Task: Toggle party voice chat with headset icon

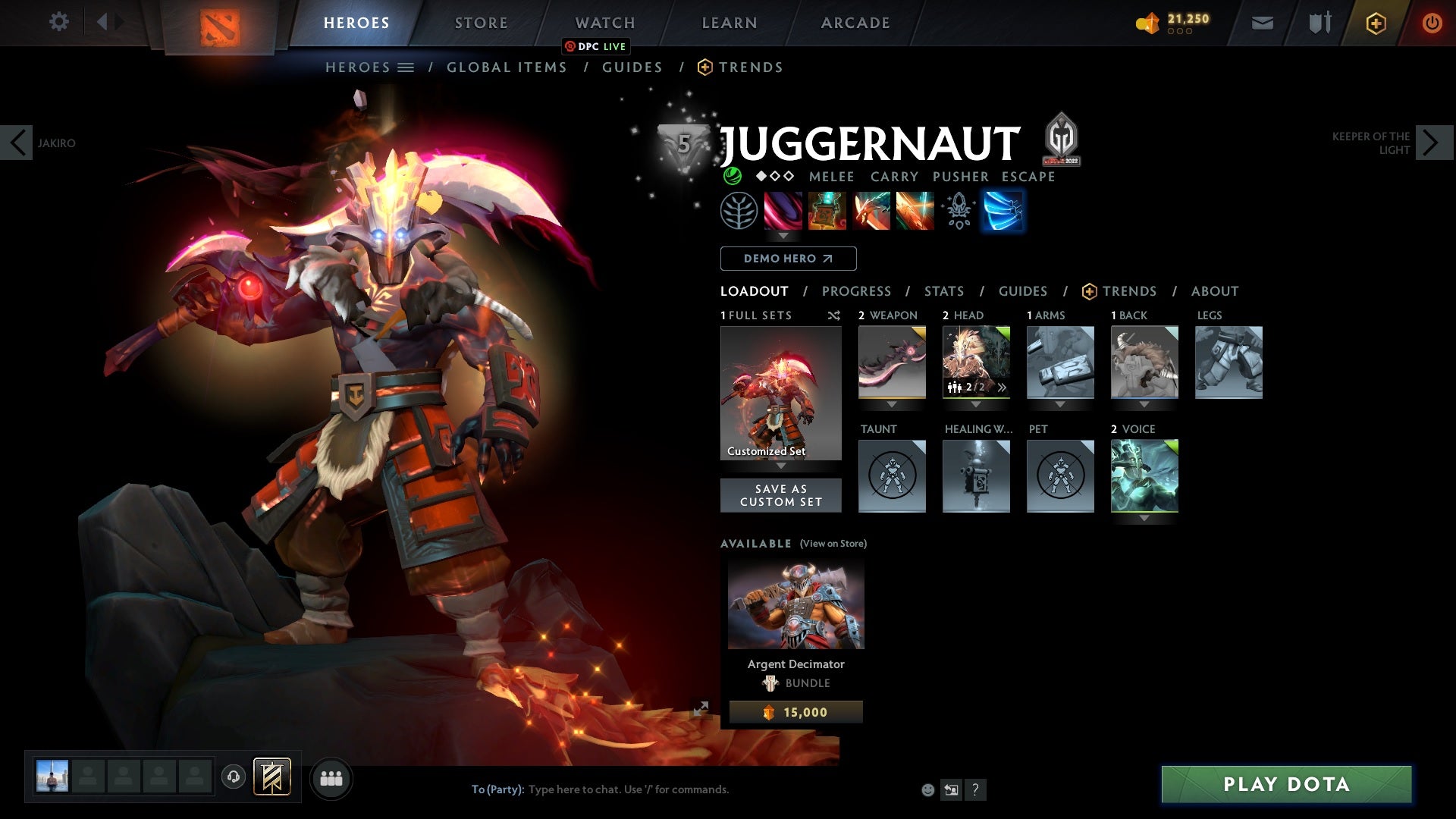Action: click(x=234, y=778)
